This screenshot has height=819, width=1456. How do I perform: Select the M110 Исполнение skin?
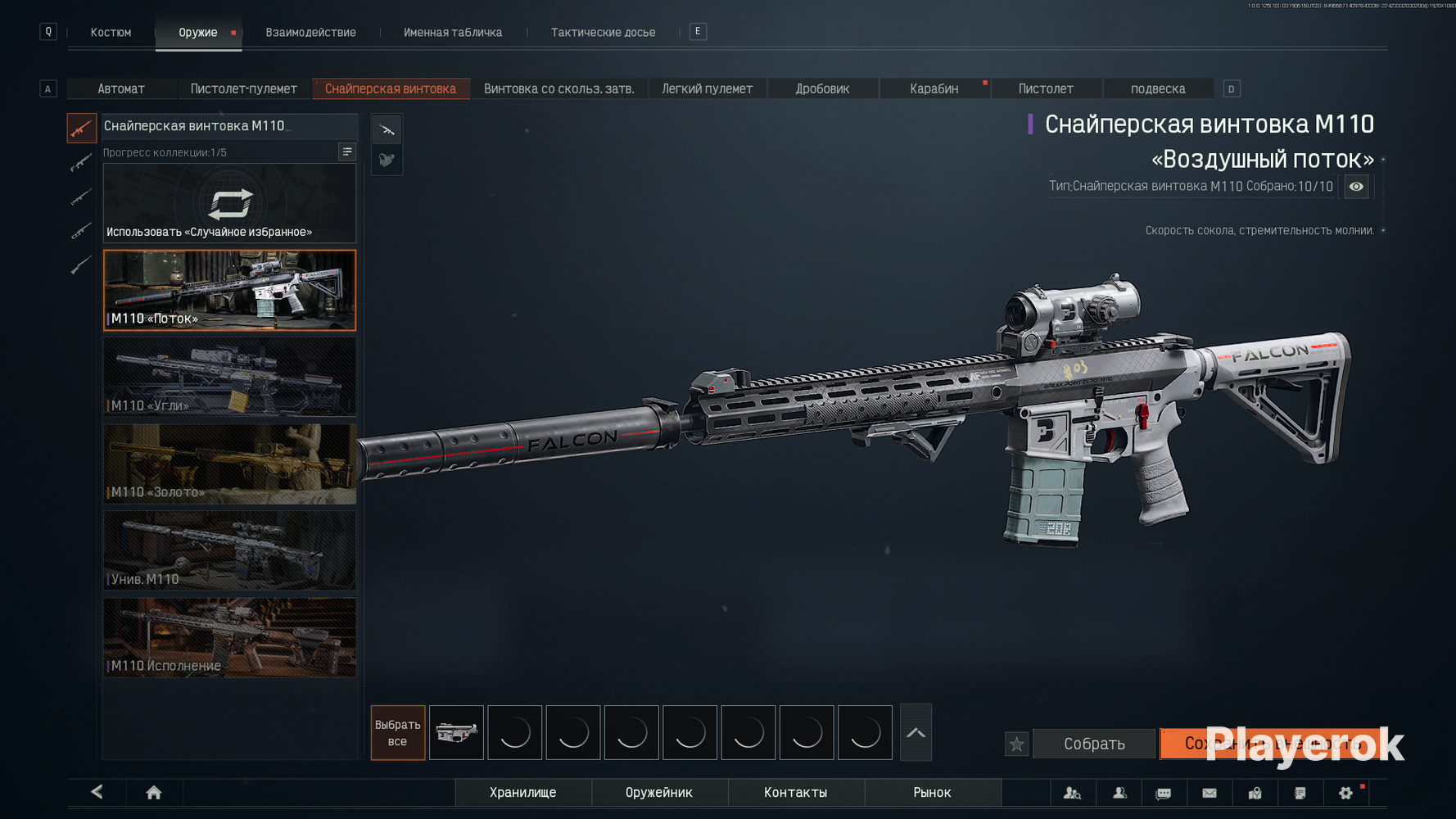[x=229, y=637]
